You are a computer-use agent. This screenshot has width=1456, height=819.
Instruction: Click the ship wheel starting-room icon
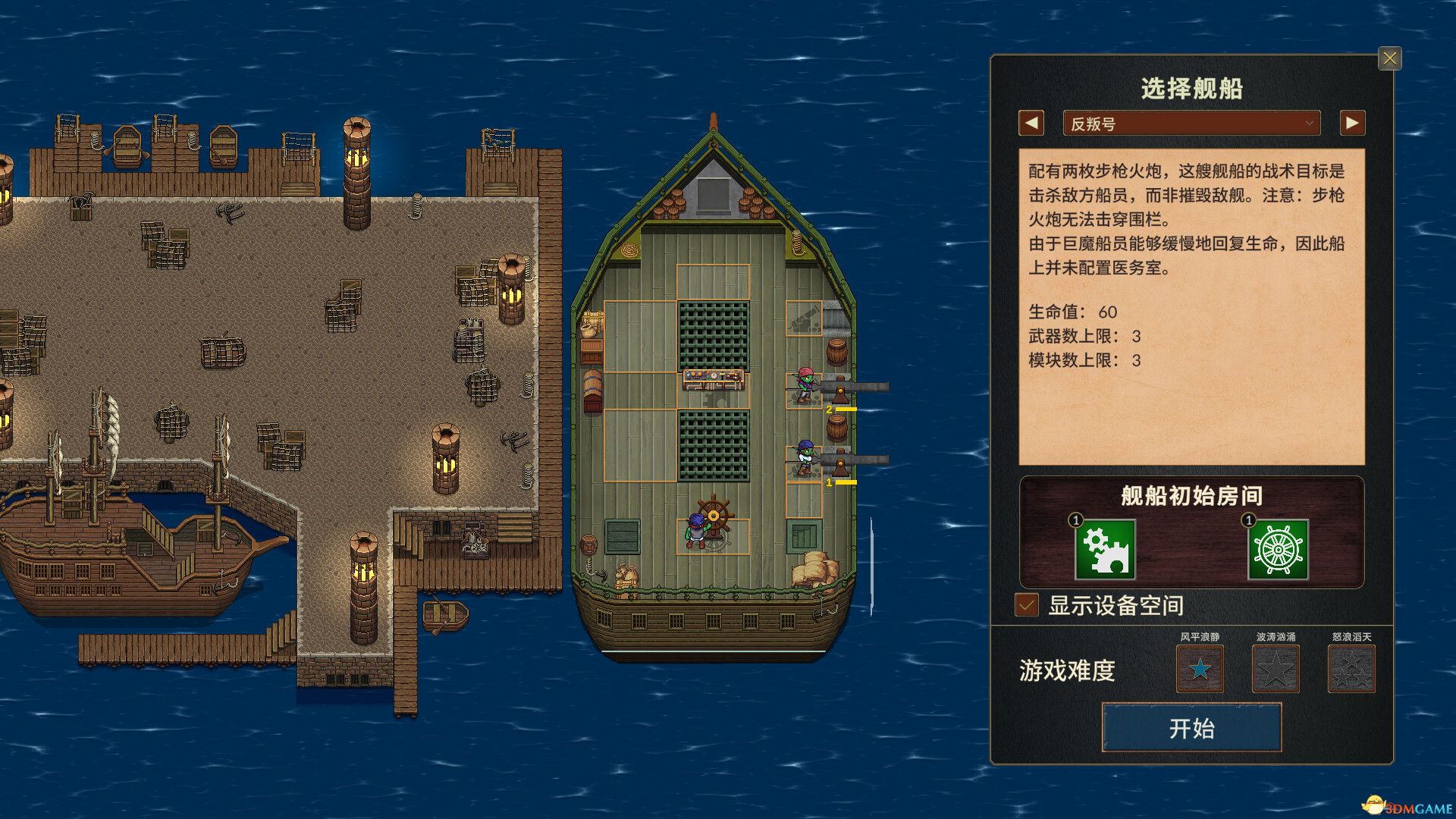pyautogui.click(x=1280, y=550)
